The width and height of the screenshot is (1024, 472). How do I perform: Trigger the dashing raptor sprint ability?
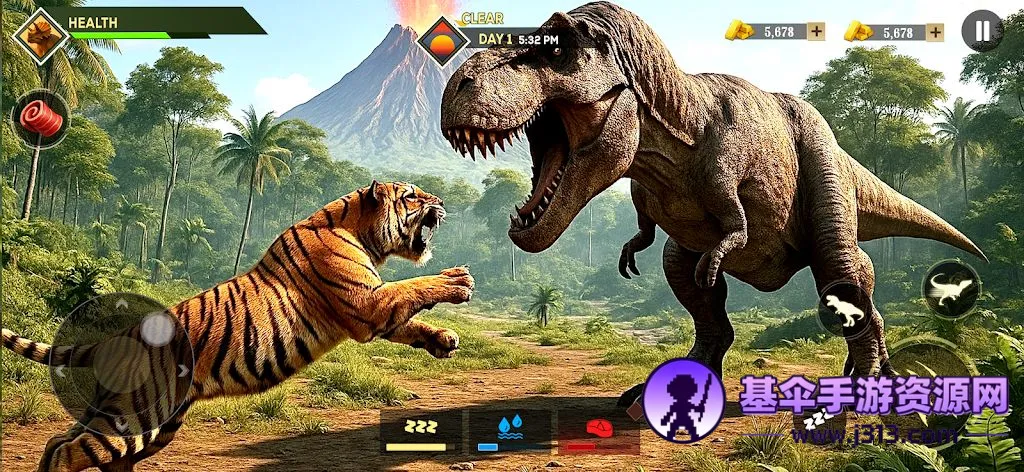click(950, 289)
